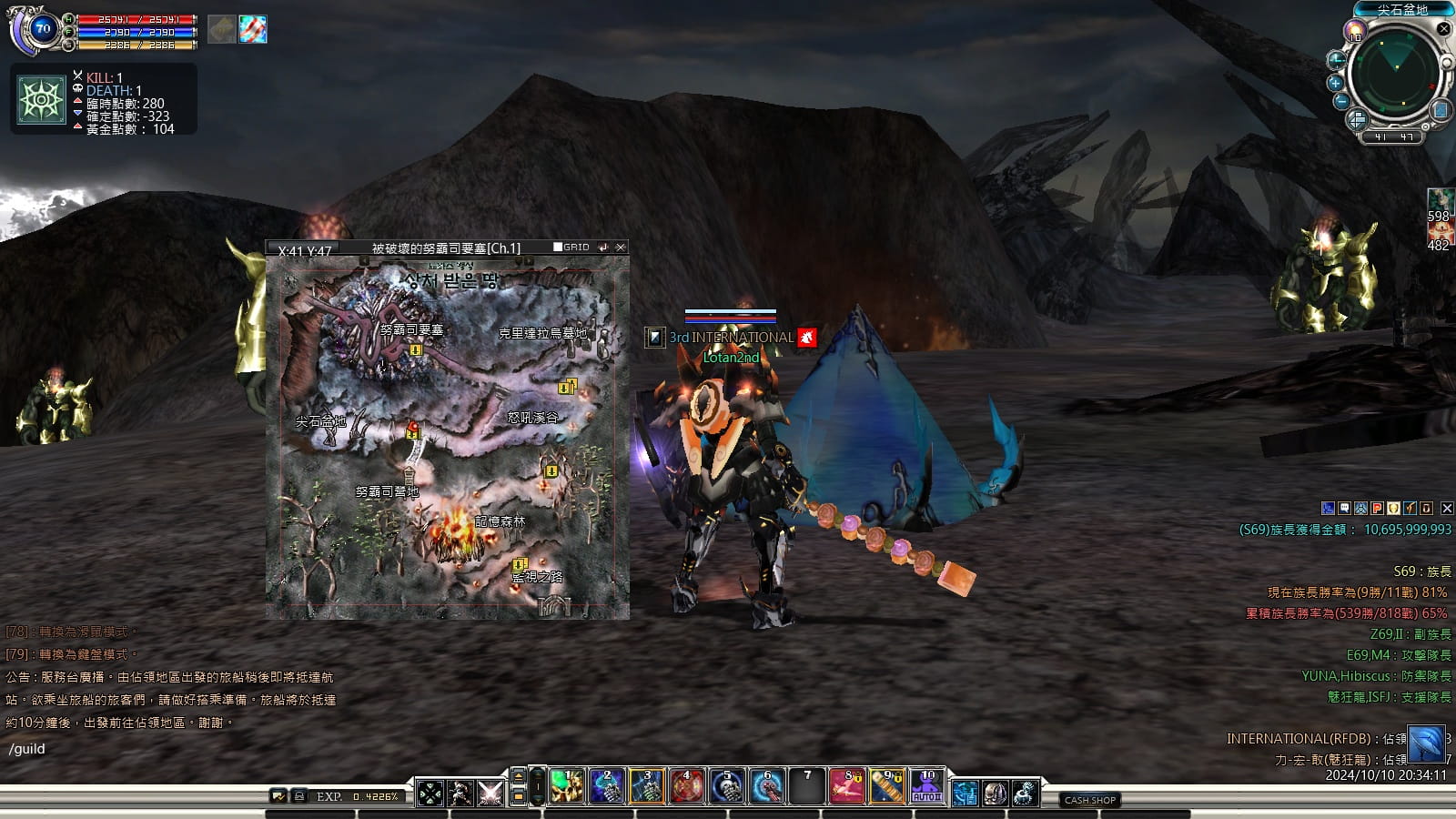Activate hotbar skill slot 1
This screenshot has width=1456, height=819.
coord(566,787)
